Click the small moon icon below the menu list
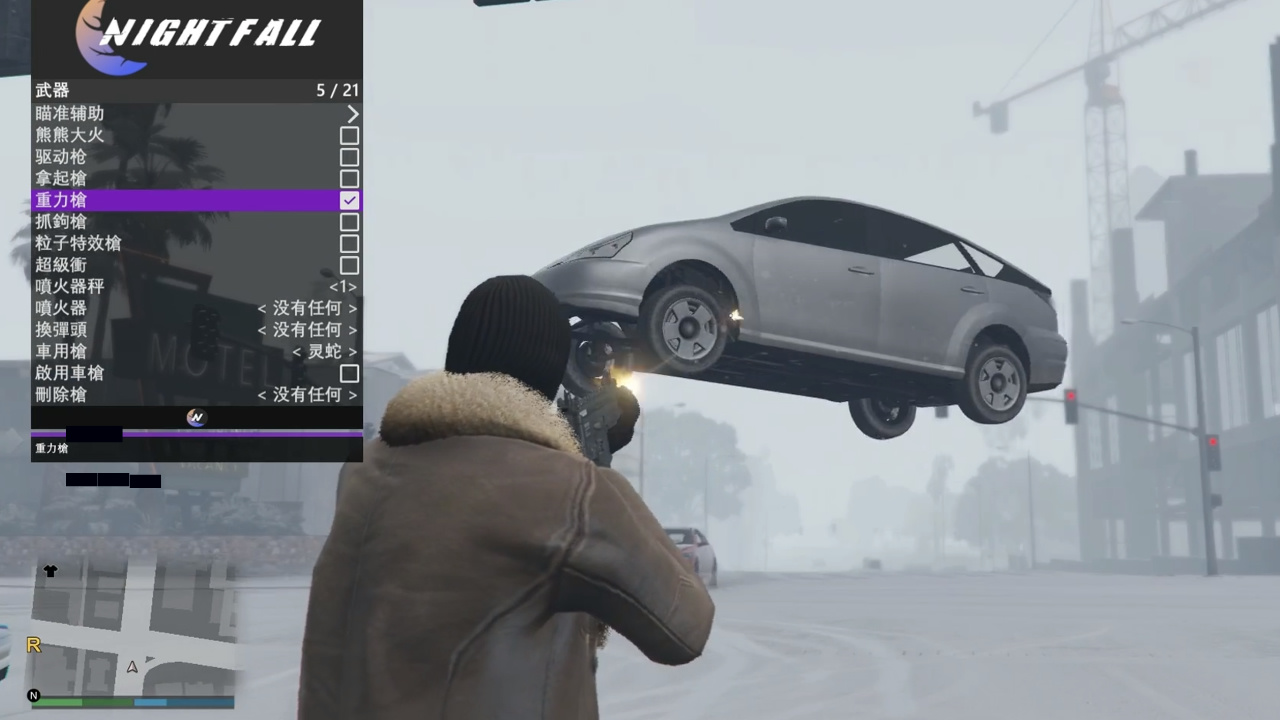 coord(196,417)
